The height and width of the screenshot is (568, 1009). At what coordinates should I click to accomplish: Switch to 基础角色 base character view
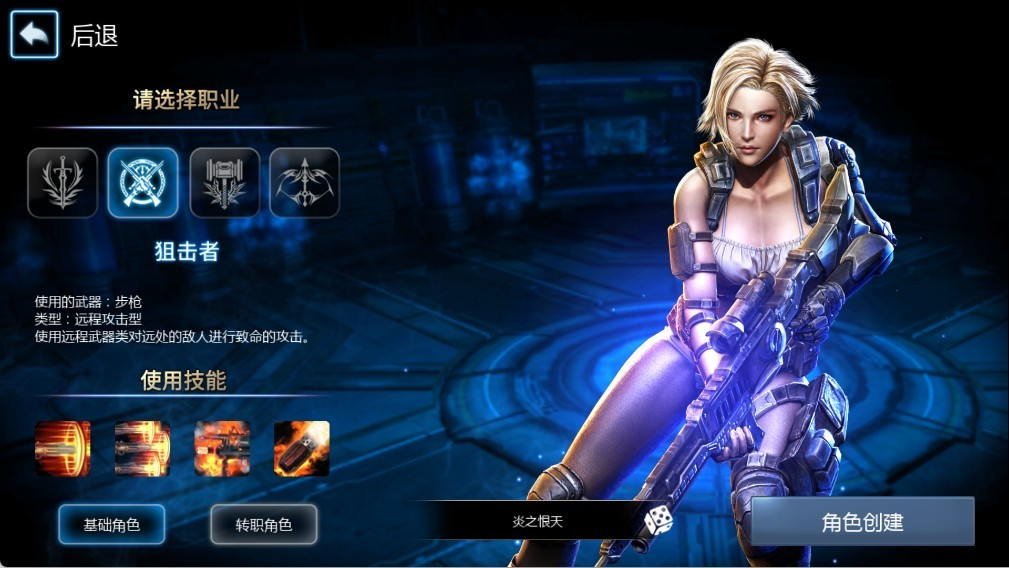(x=111, y=524)
